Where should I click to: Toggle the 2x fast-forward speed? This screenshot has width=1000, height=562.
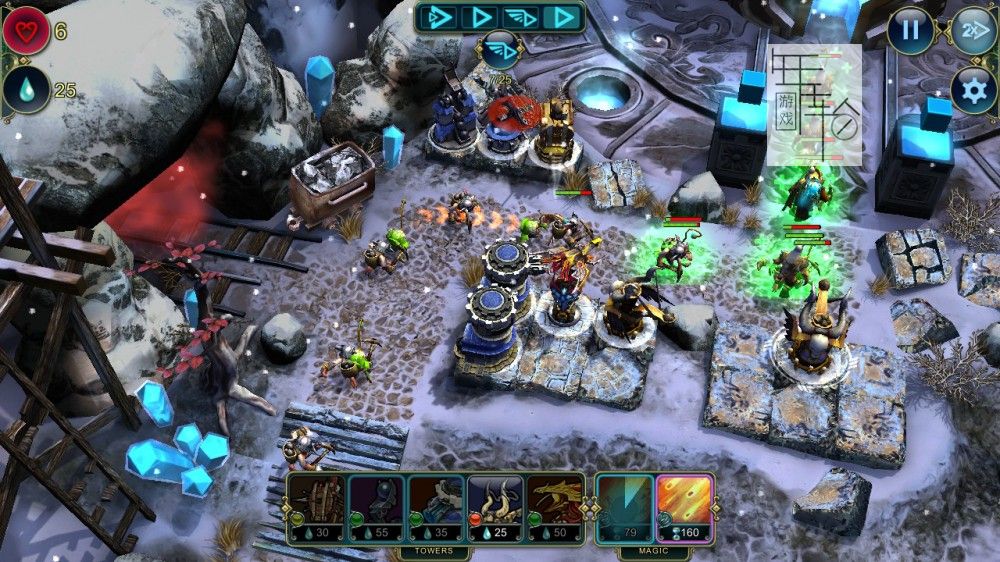click(x=972, y=30)
